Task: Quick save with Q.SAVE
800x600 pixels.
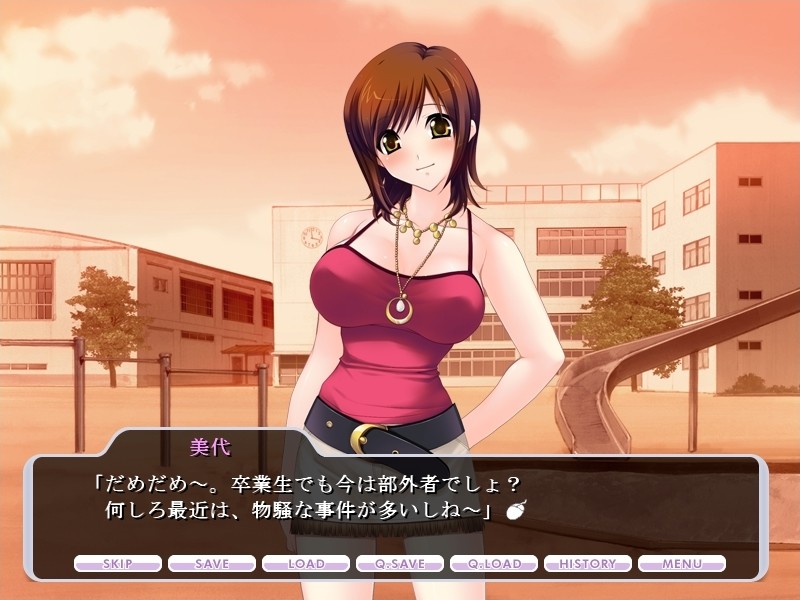Action: pos(400,564)
